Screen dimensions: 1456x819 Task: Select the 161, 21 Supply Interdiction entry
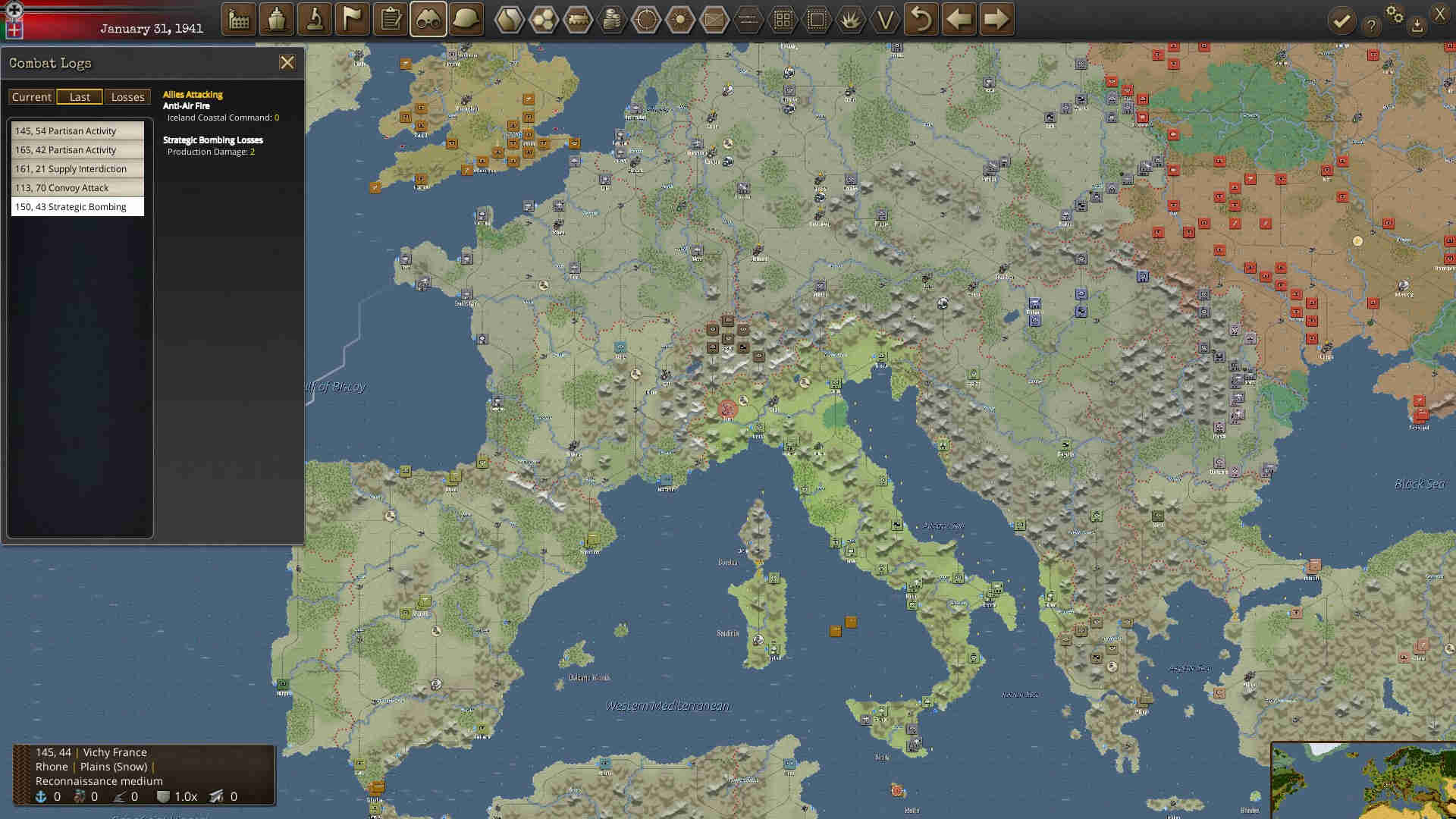(x=76, y=168)
